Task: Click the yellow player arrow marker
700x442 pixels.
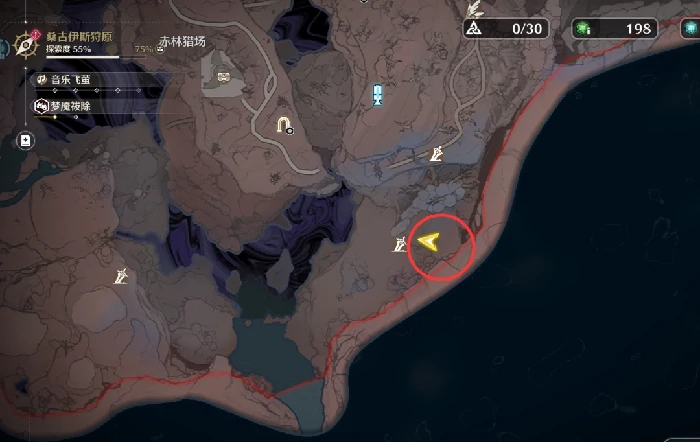Action: tap(430, 241)
